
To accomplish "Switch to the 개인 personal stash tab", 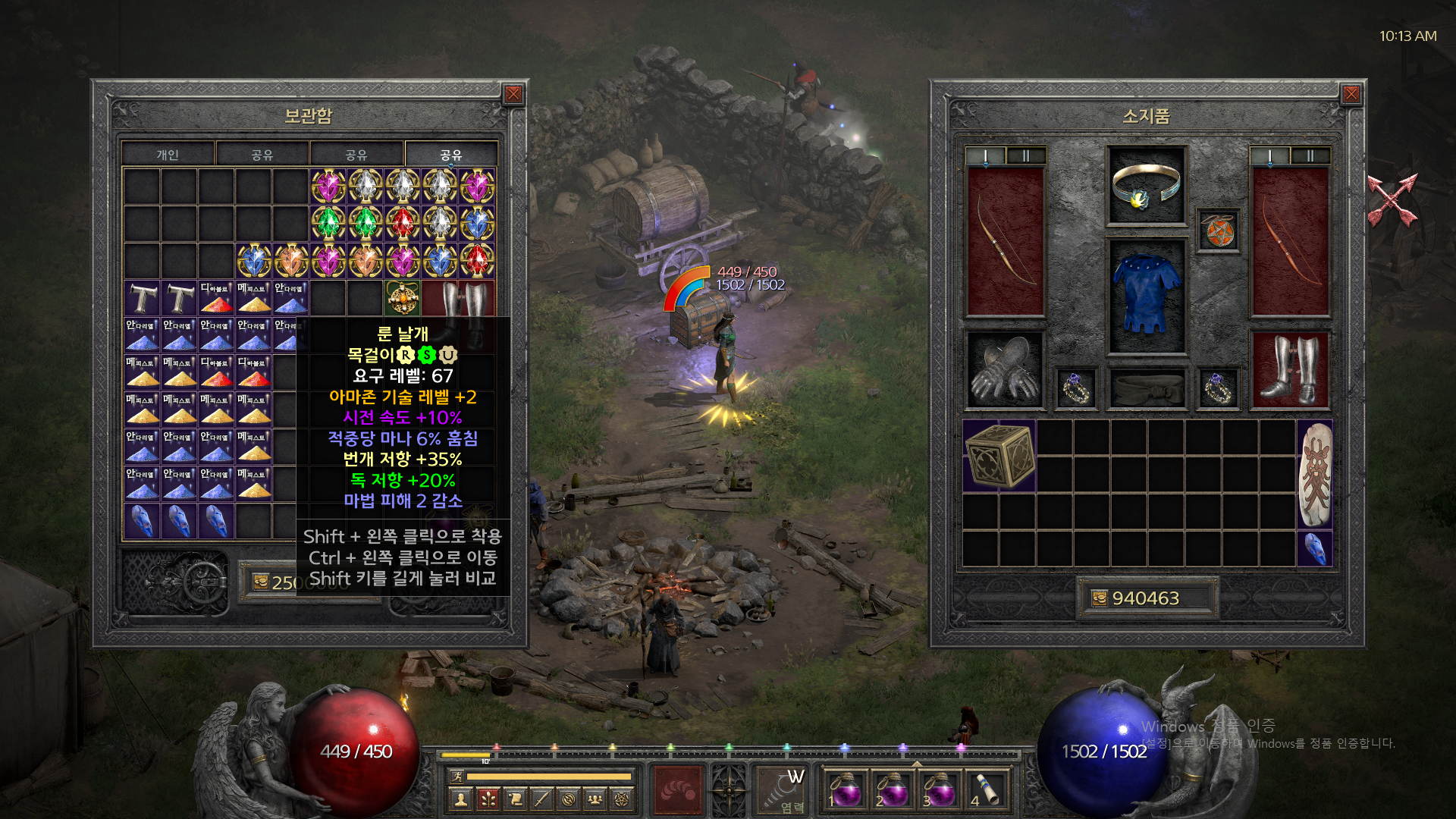I will click(168, 155).
